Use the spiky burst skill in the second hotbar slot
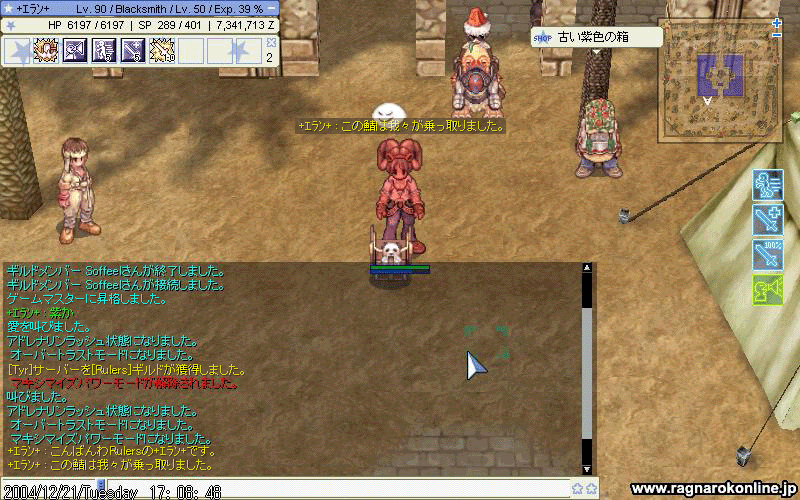Viewport: 800px width, 500px height. pos(46,50)
